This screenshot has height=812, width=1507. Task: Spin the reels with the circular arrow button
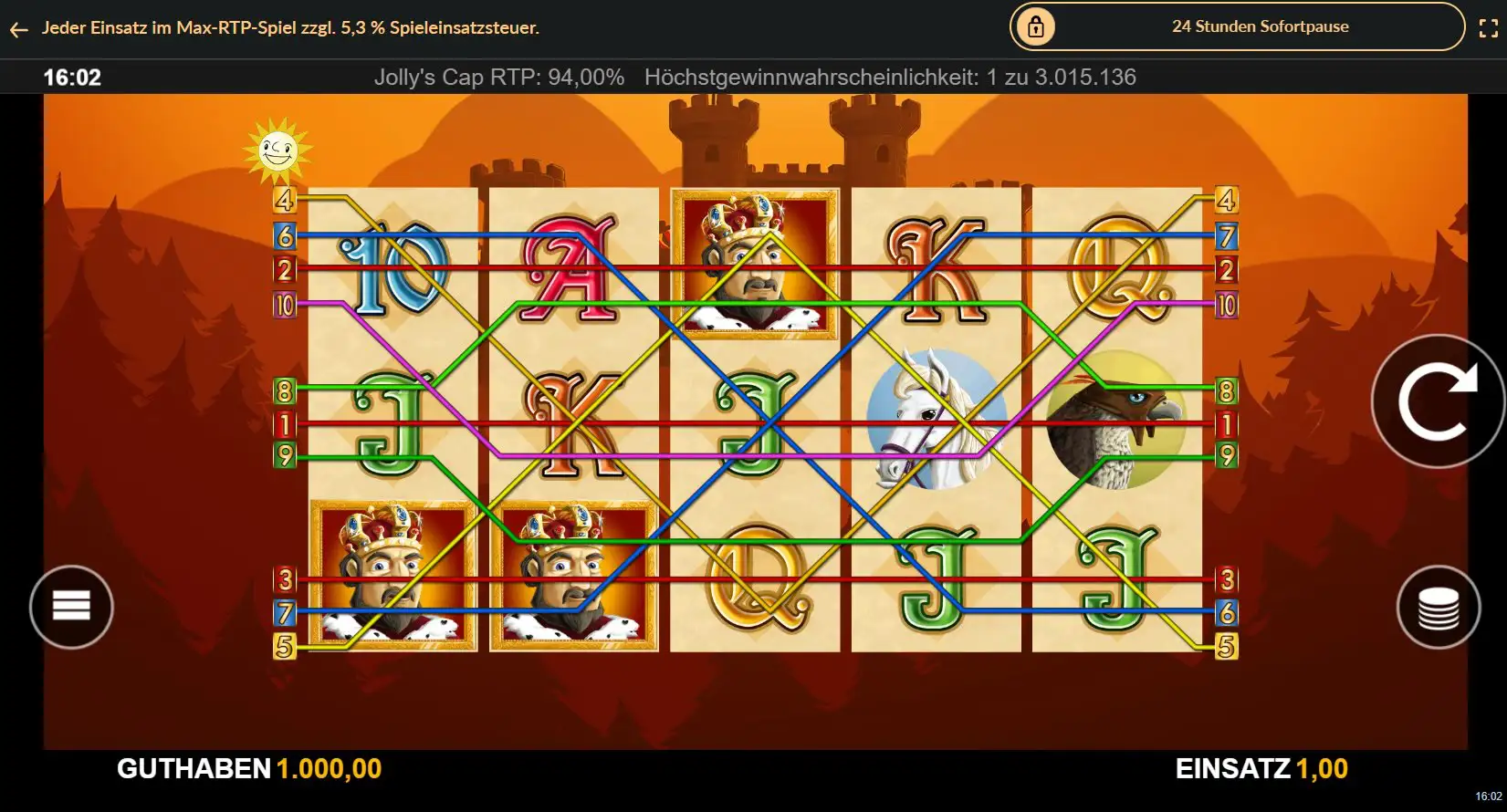point(1438,401)
